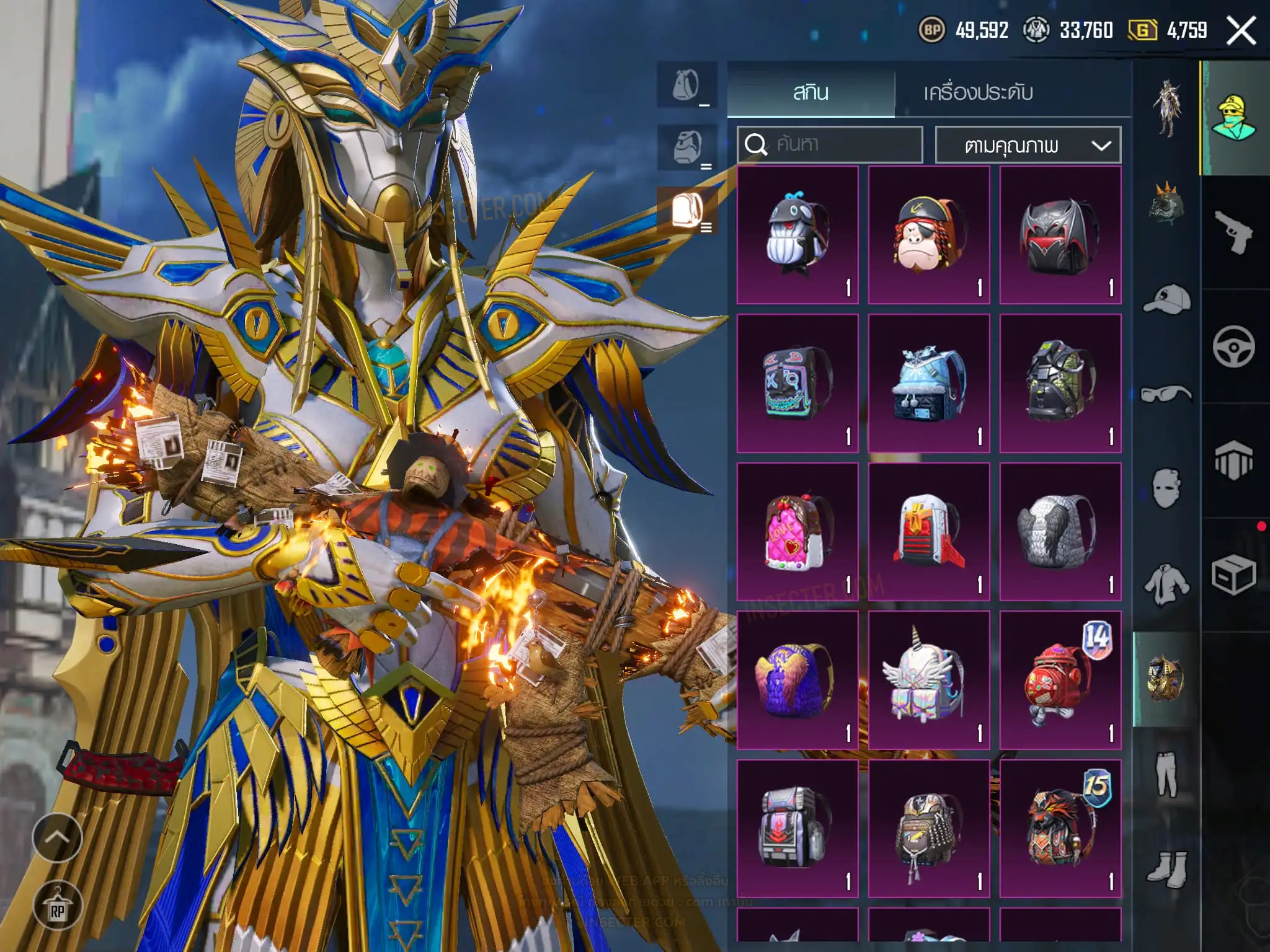Switch to the สกิน tab
Viewport: 1270px width, 952px height.
[810, 93]
